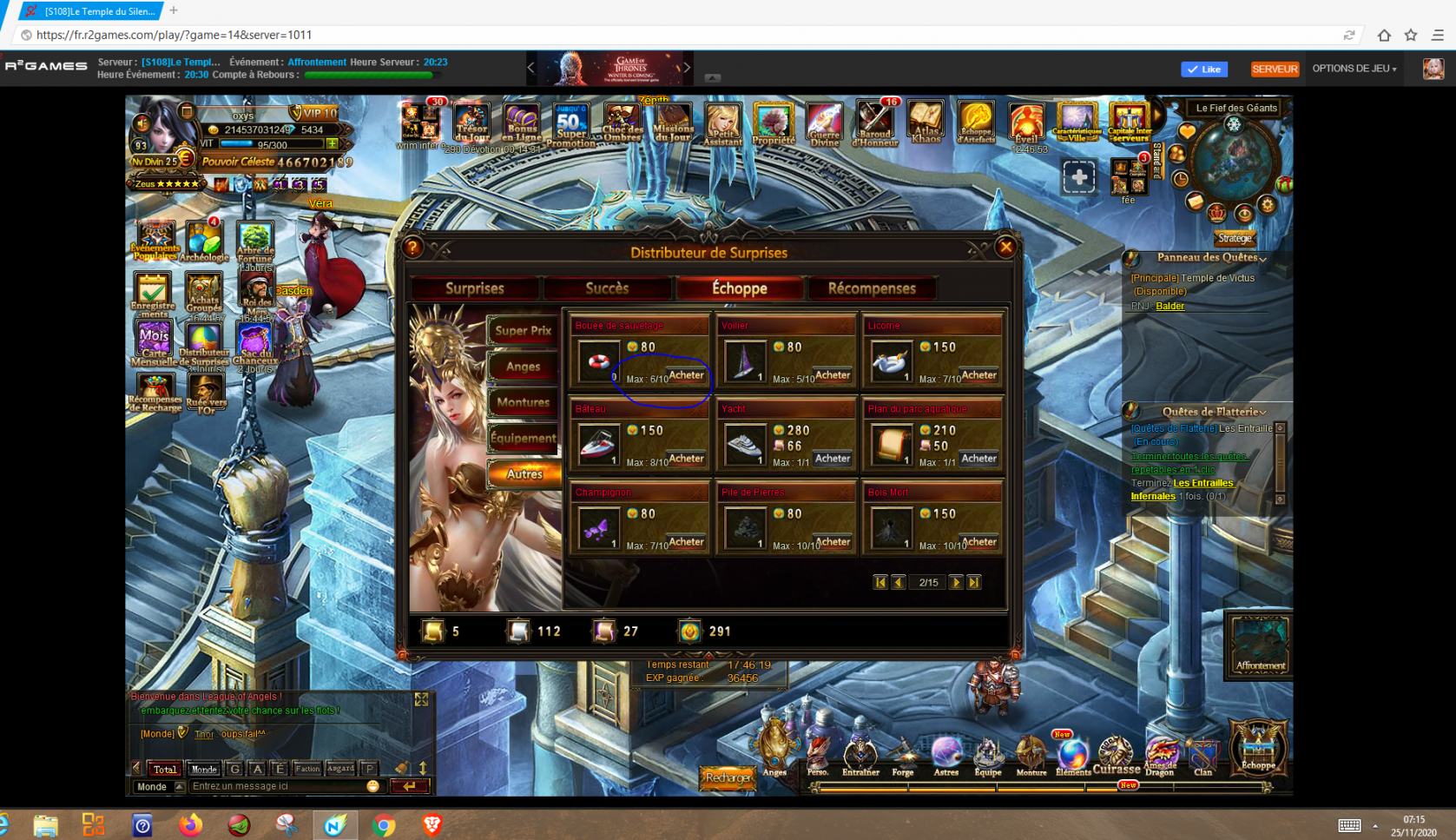Click the Balder NPC quest link

1169,306
